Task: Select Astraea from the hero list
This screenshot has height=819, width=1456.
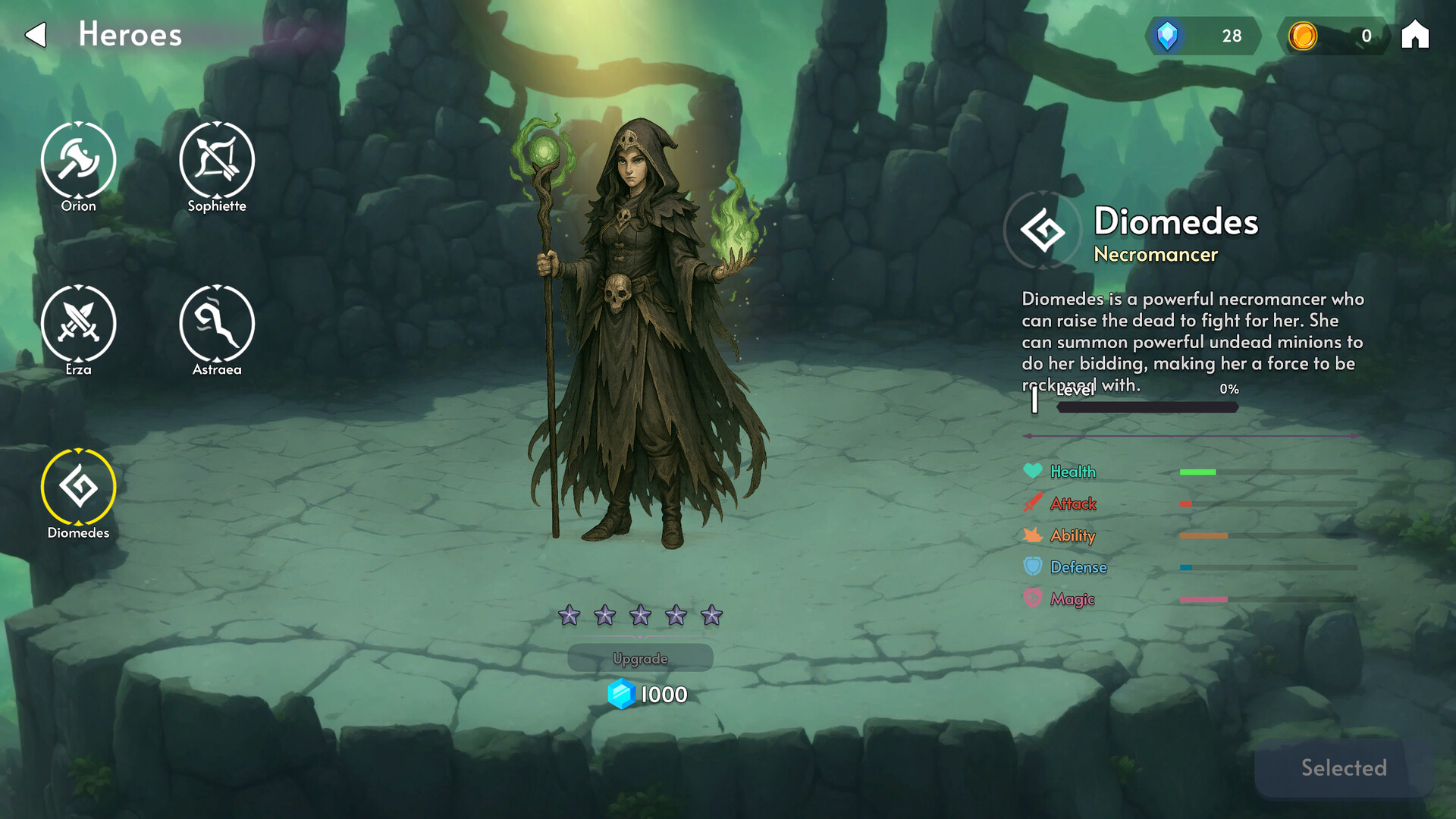Action: click(217, 324)
